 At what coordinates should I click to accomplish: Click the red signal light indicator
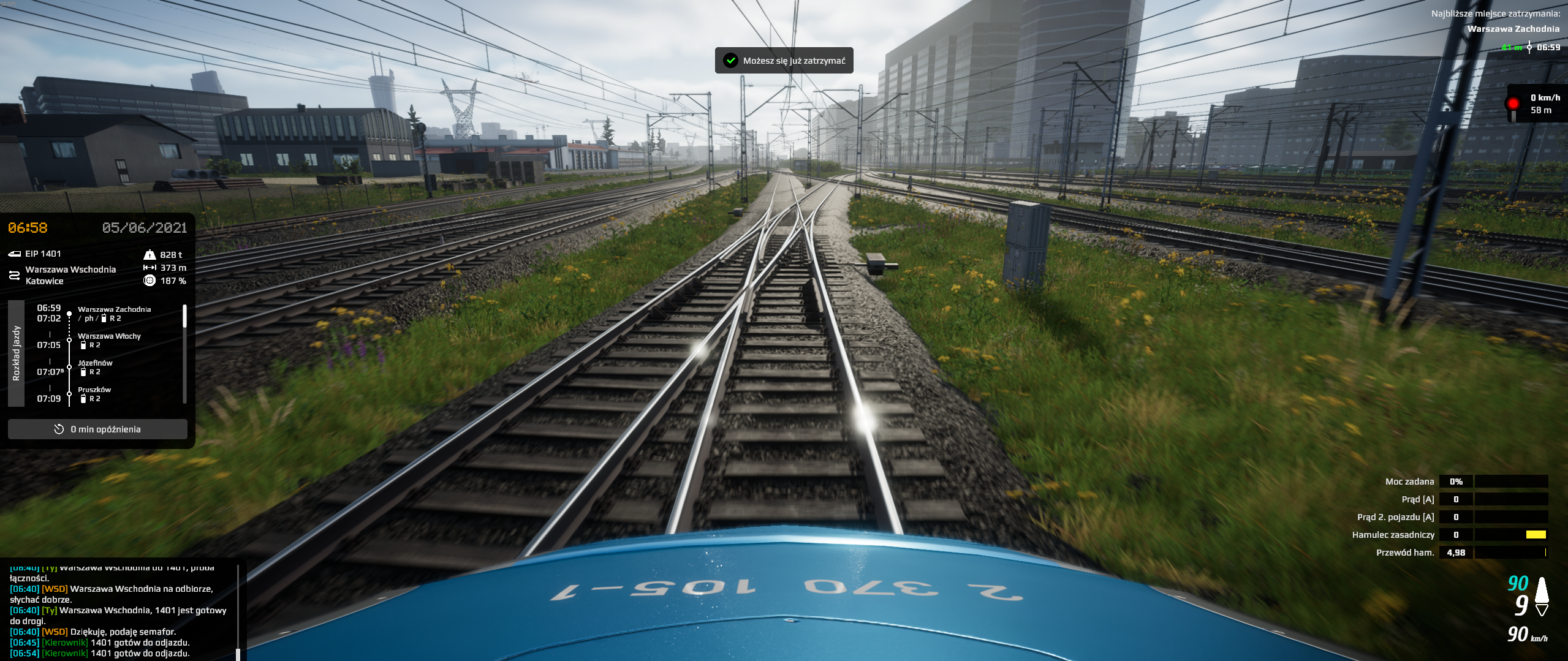coord(1513,104)
